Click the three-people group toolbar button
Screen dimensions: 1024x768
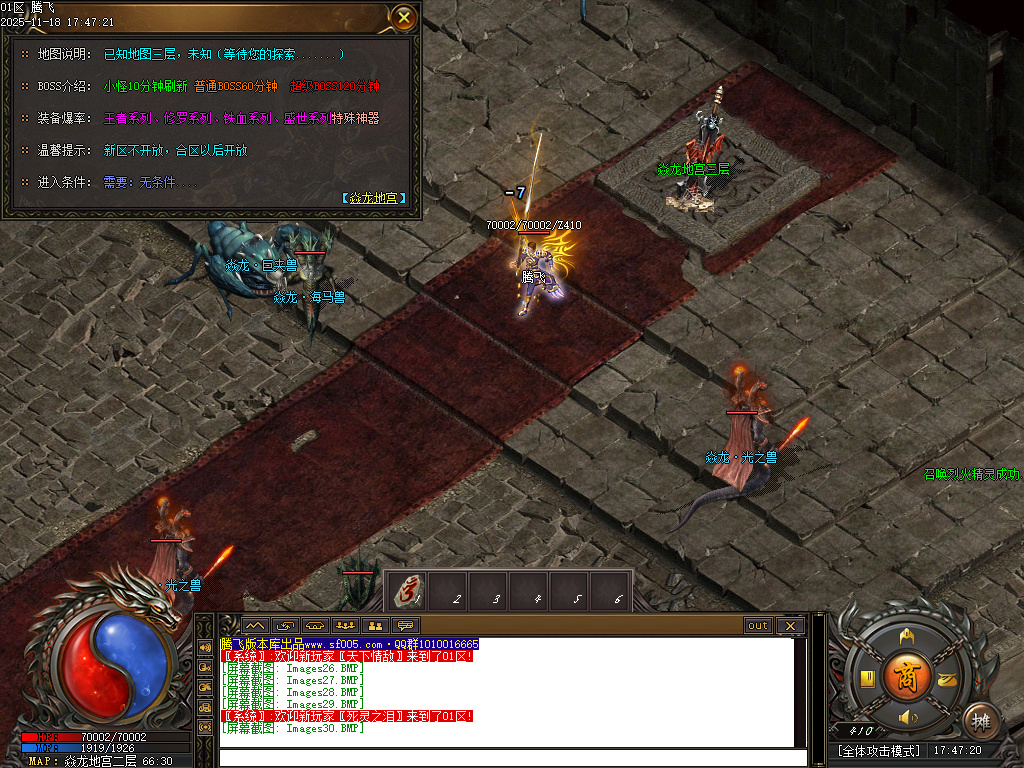(346, 626)
